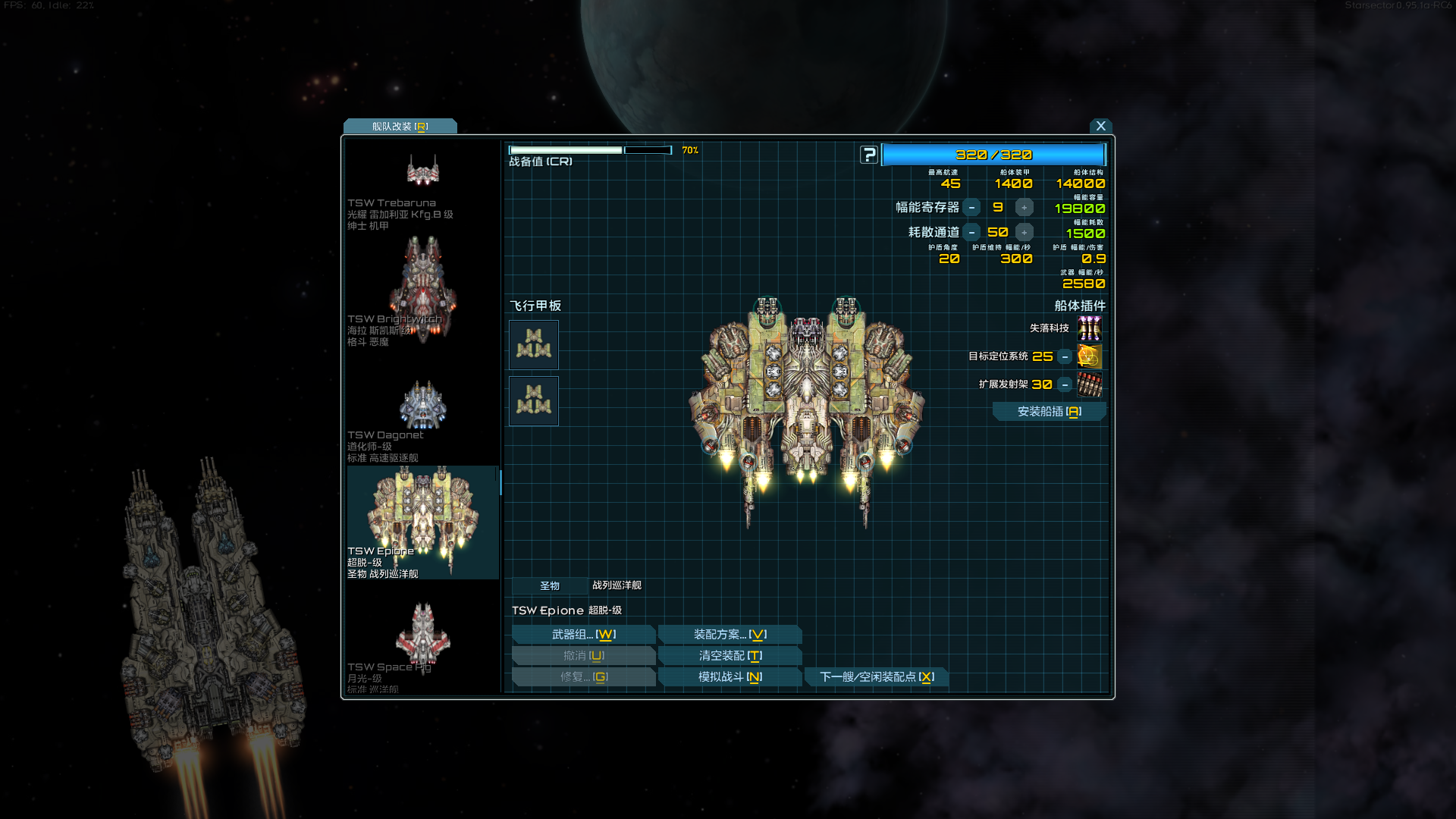Start a 模拟战斗 simulation
Screen dimensions: 1456x819
(x=730, y=676)
